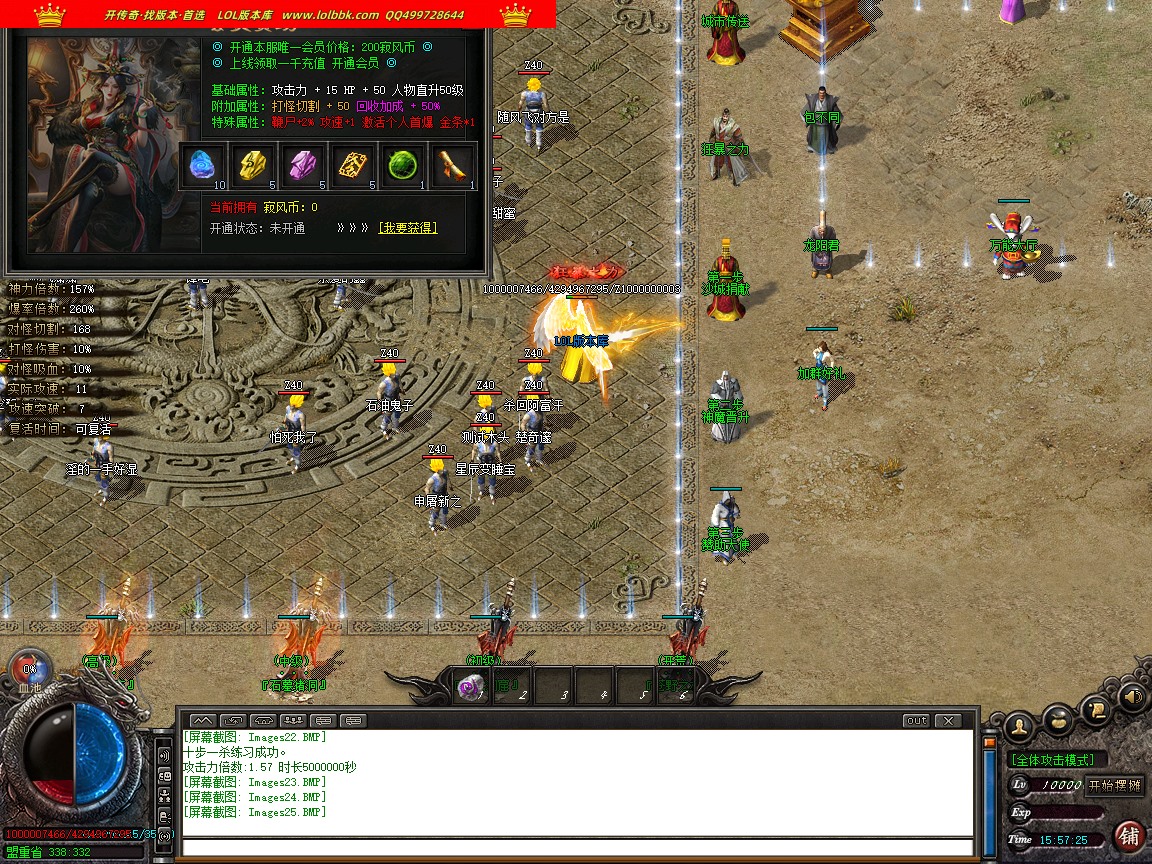
Task: Select the orange scroll reward item
Action: coord(452,166)
